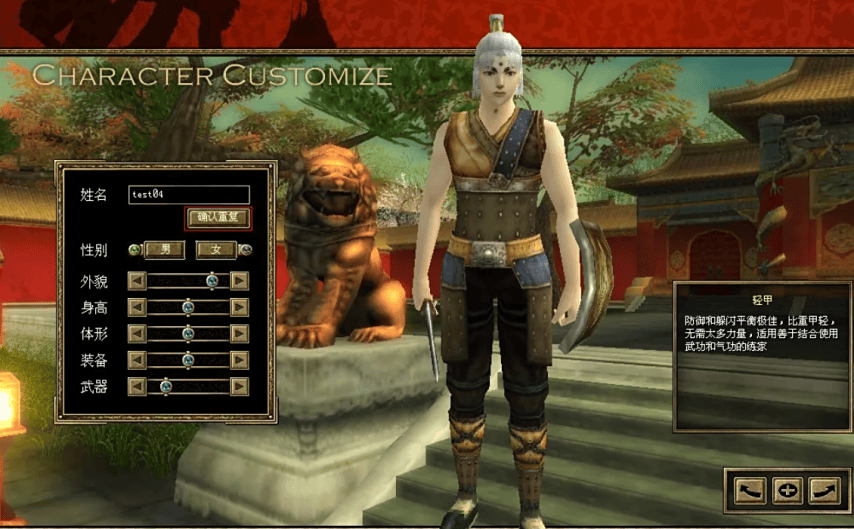Select the male (男) gender button
854x529 pixels.
coord(165,250)
